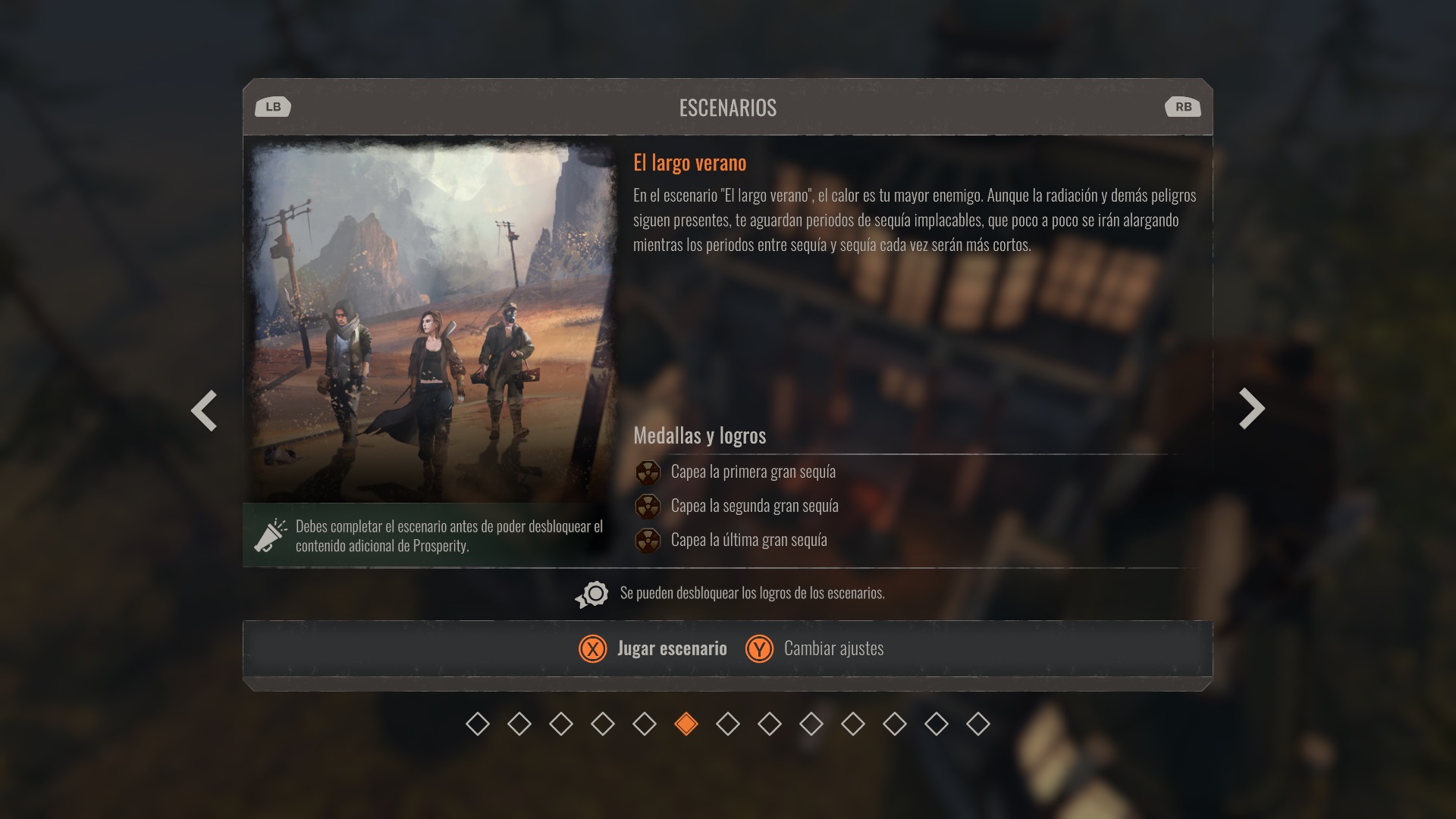1456x819 pixels.
Task: Select the last diamond scenario indicator
Action: tap(979, 725)
